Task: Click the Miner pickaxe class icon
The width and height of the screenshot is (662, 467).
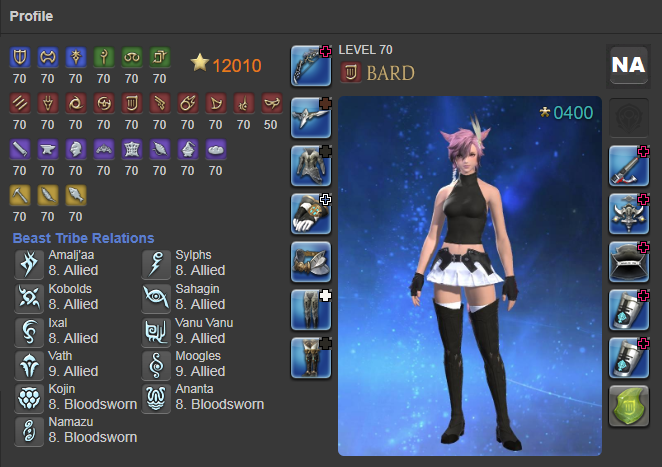Action: tap(21, 194)
